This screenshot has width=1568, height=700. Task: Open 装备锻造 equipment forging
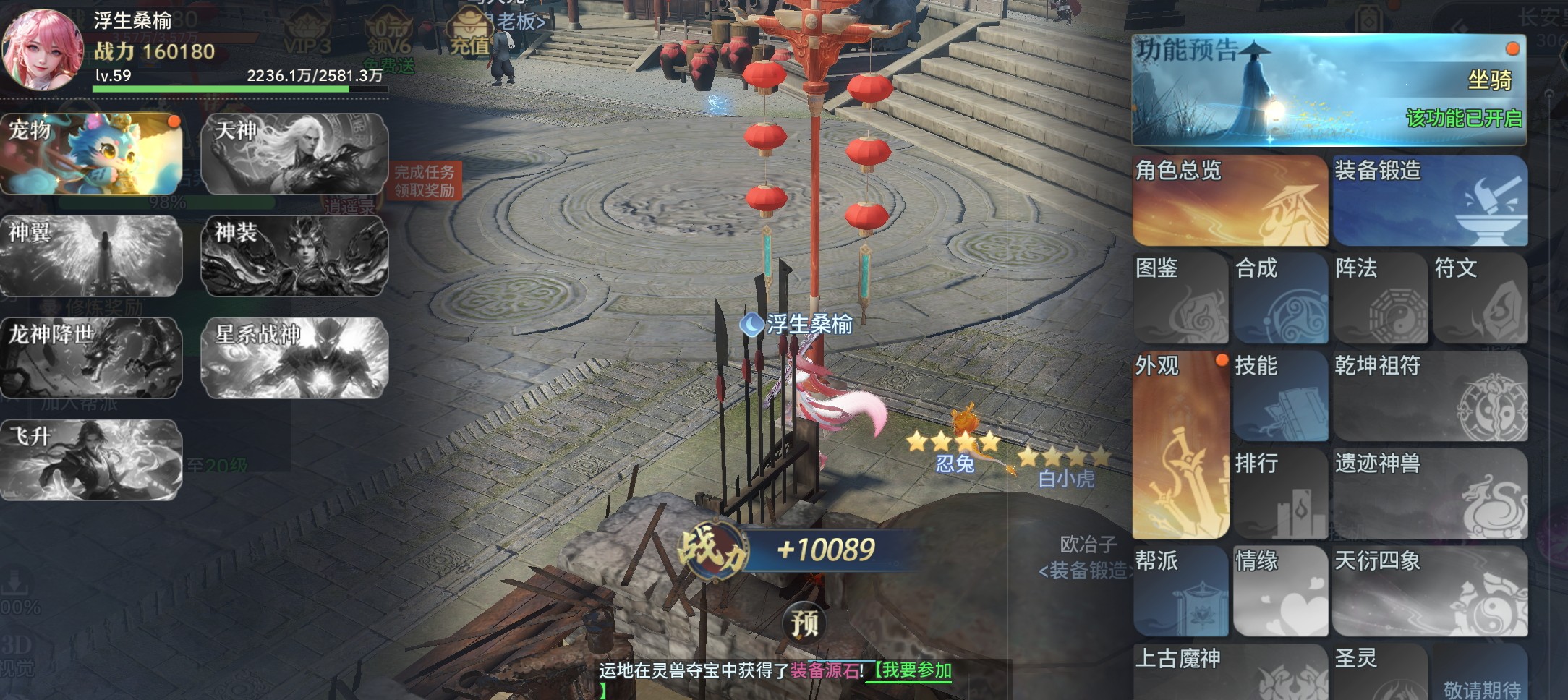pyautogui.click(x=1430, y=201)
